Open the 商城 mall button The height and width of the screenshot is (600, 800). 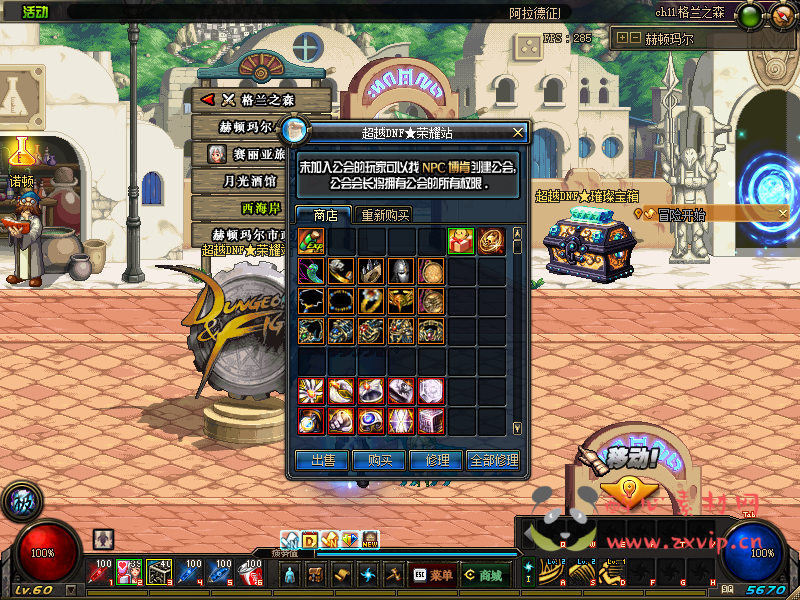[x=483, y=575]
